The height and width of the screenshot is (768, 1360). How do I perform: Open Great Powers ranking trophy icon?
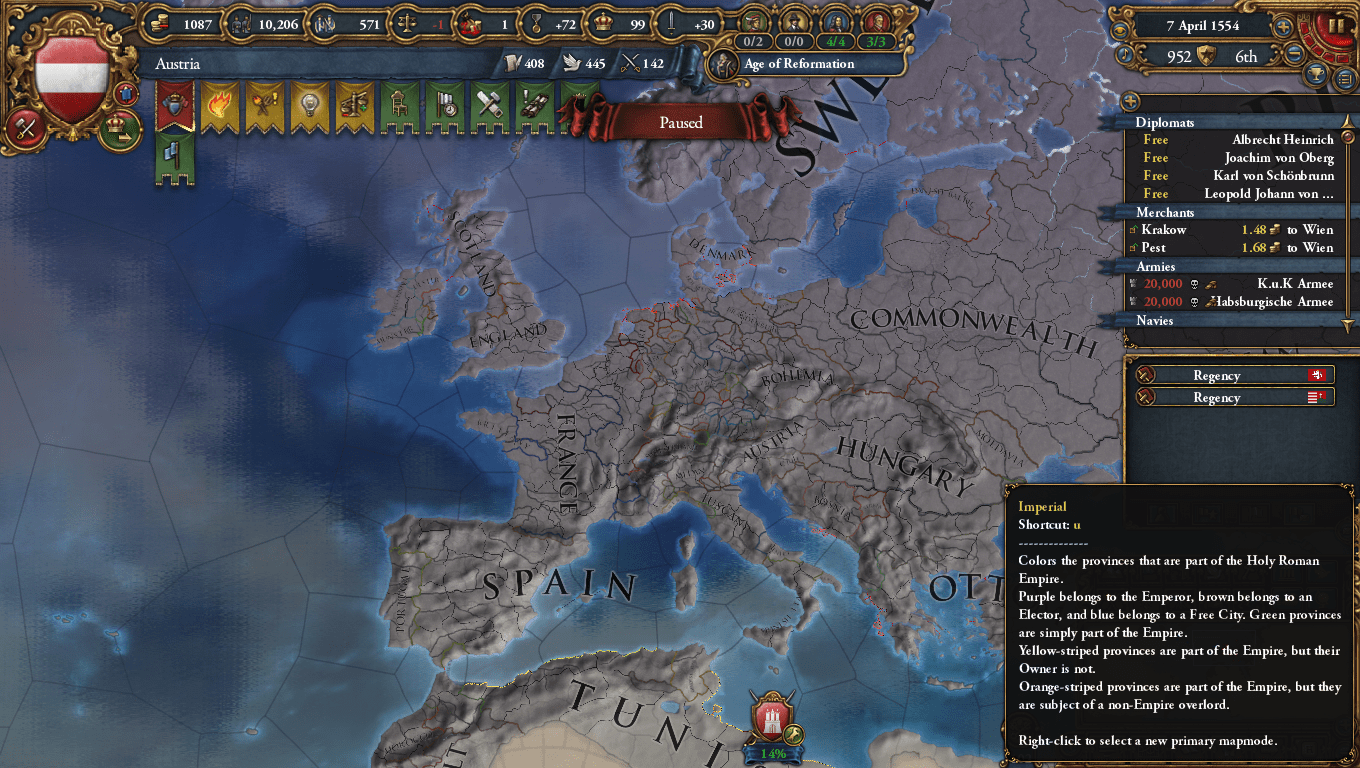tap(1316, 74)
